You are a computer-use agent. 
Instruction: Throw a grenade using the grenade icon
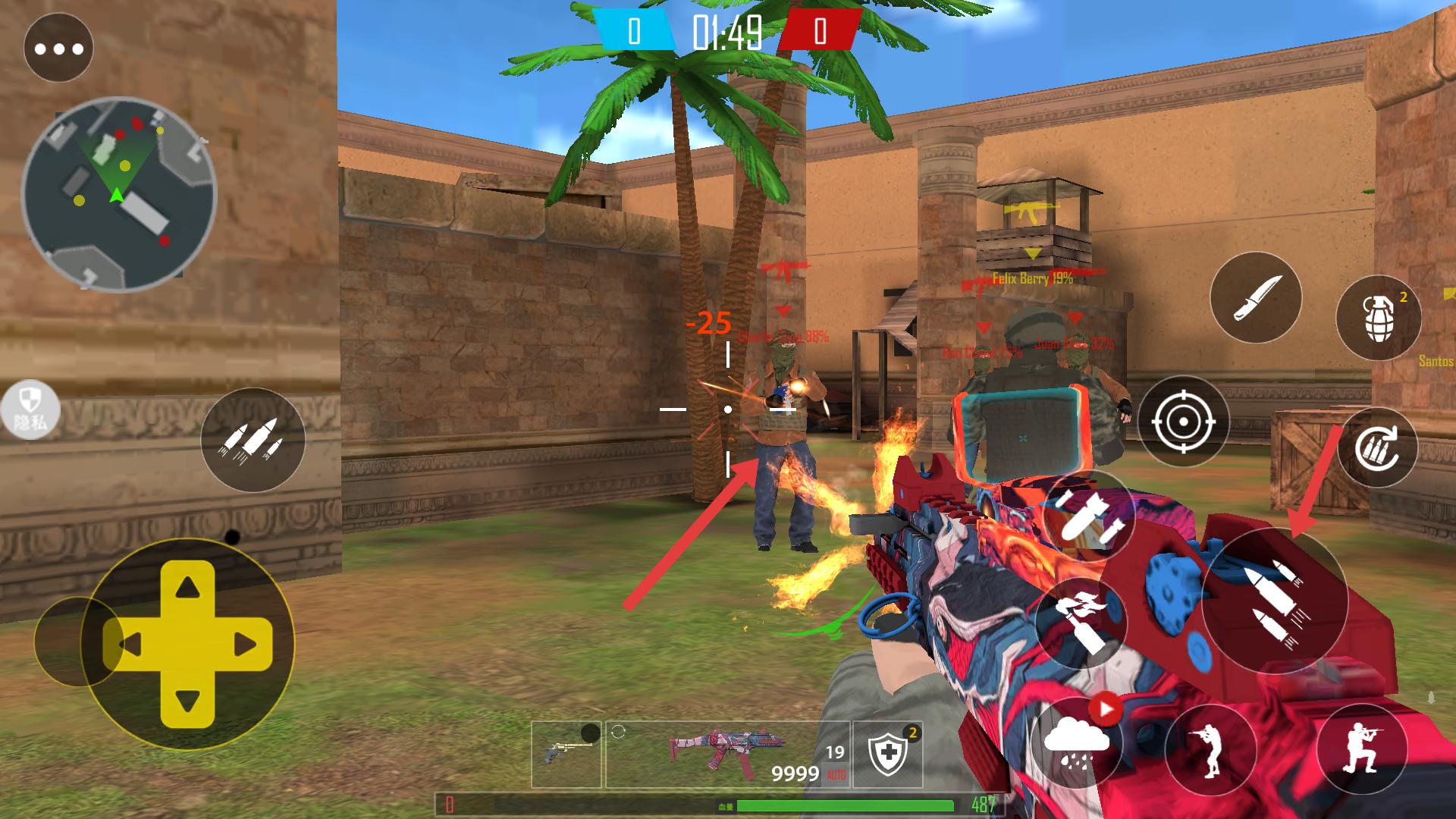click(x=1378, y=318)
